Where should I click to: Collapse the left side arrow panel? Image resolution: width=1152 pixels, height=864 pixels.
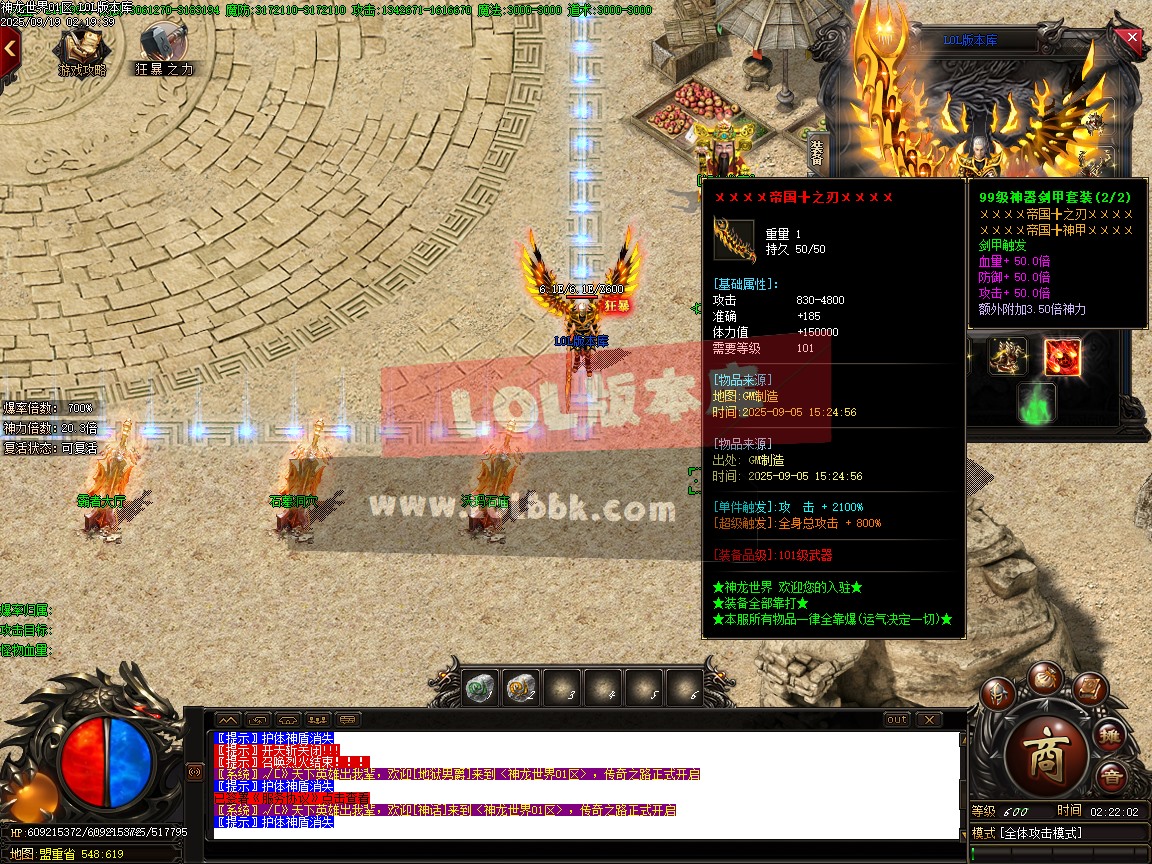point(9,46)
